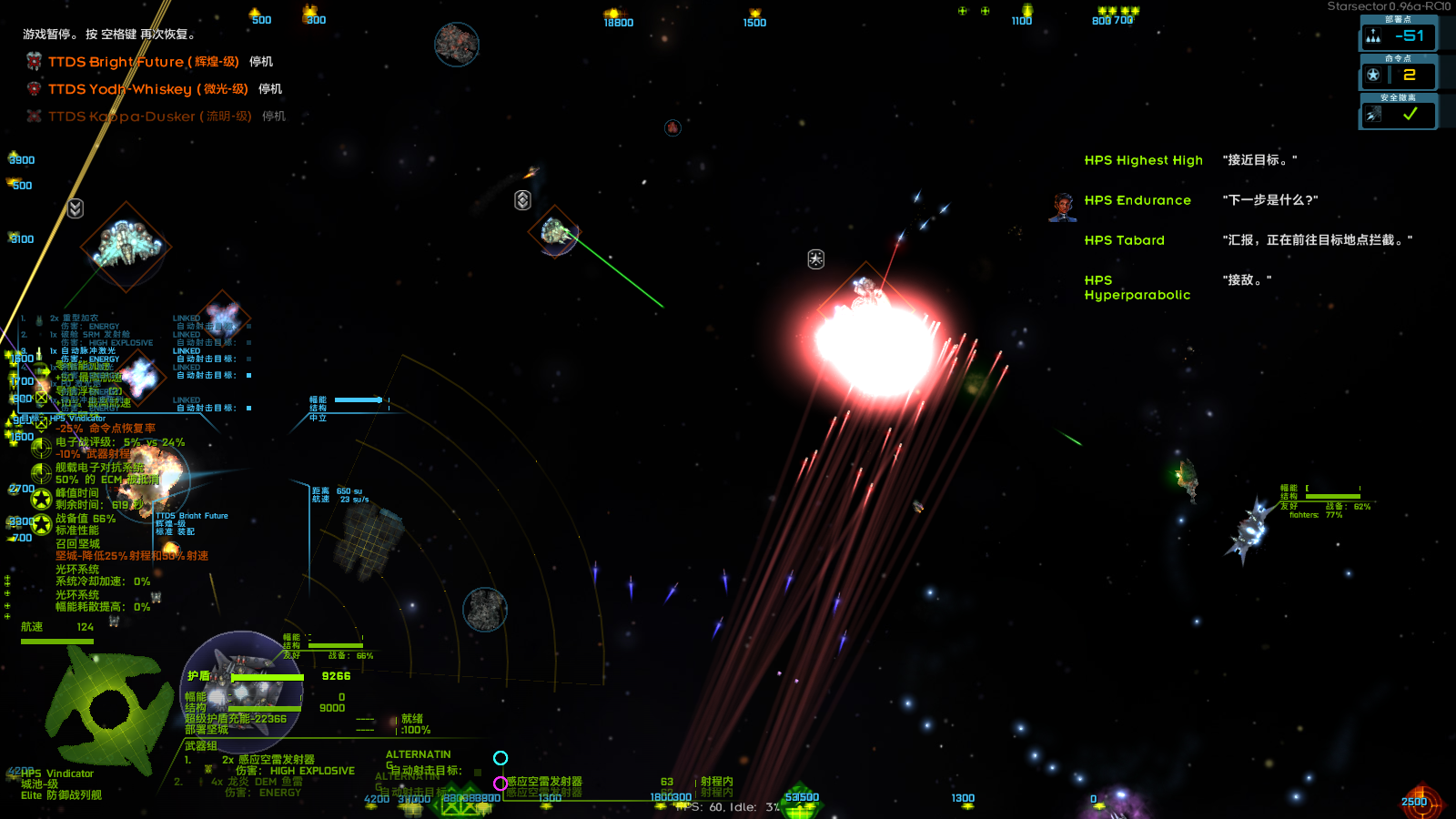1456x819 pixels.
Task: Select TTDS Kappa-Dusker in disabled list
Action: [x=149, y=116]
